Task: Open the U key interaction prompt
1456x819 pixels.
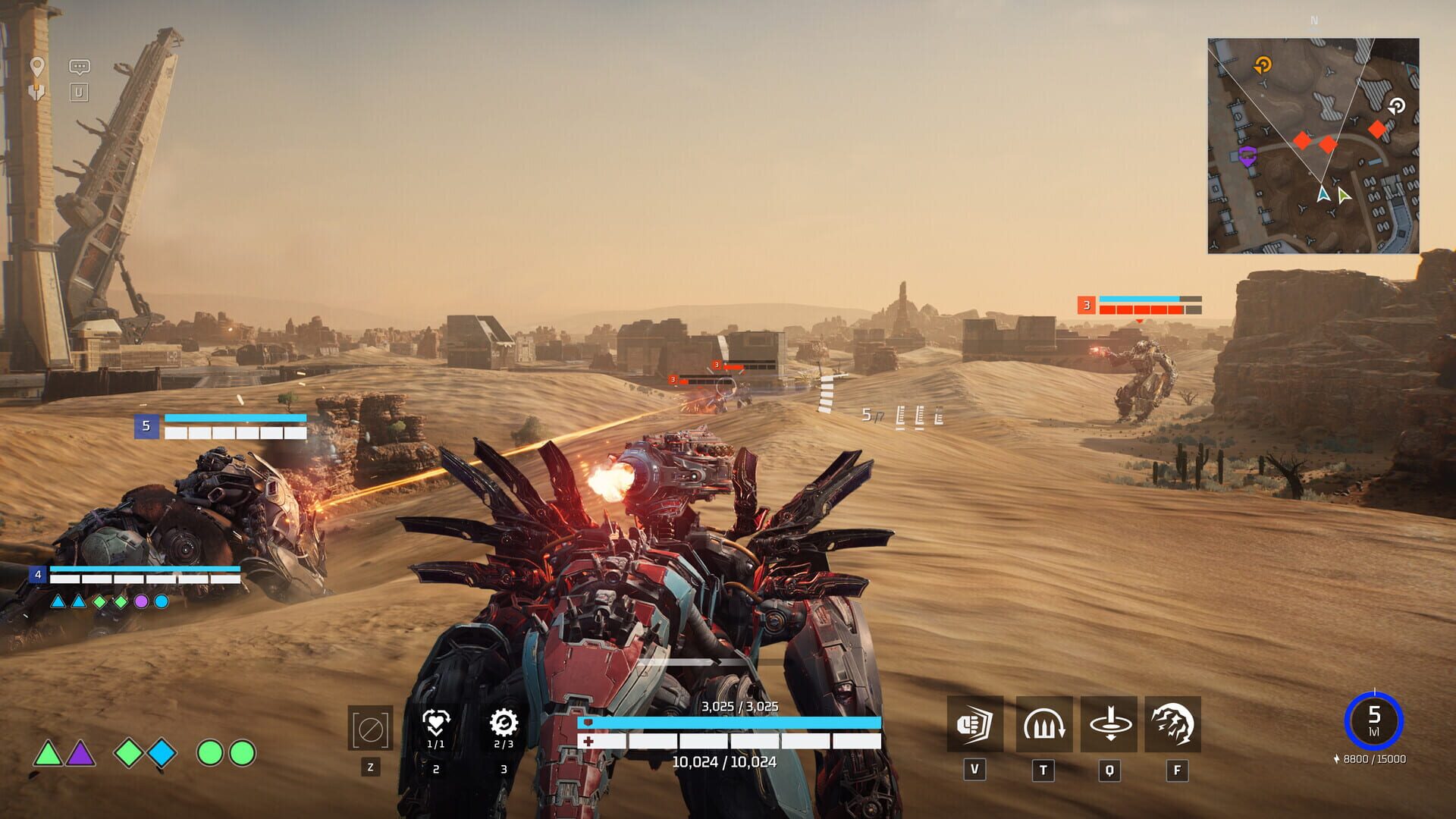Action: coord(78,93)
